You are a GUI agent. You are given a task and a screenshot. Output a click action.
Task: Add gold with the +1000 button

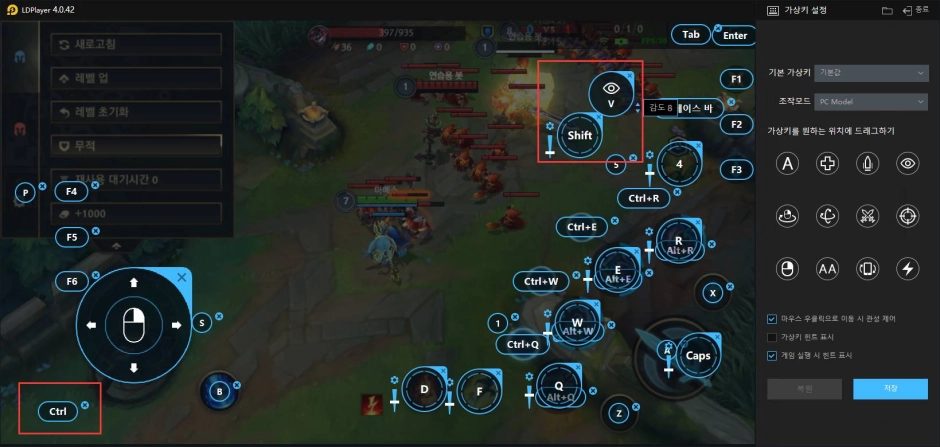136,213
